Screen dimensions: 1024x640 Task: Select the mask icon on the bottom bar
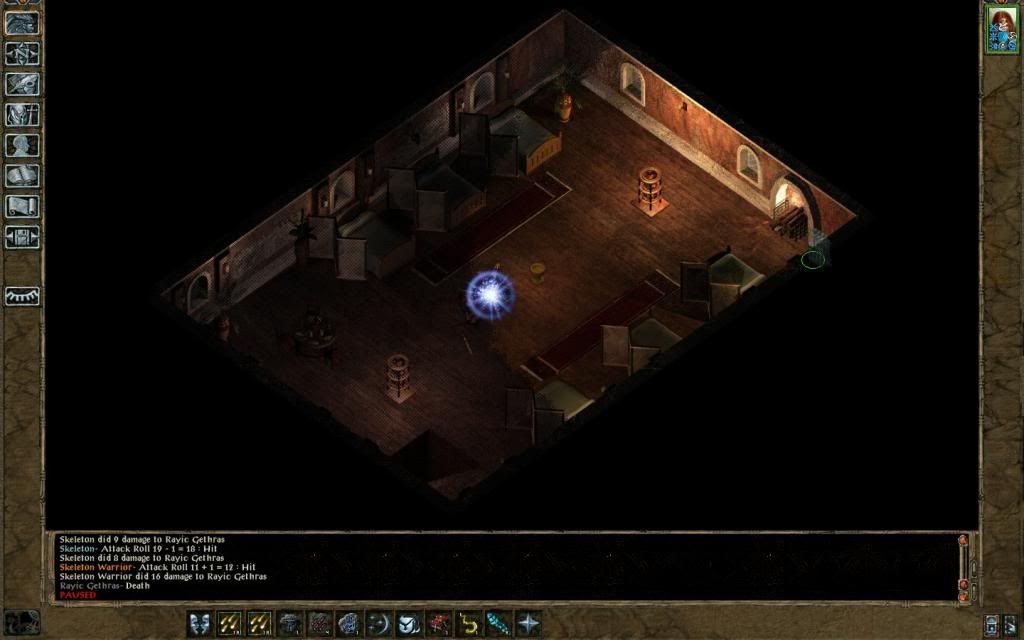coord(200,623)
